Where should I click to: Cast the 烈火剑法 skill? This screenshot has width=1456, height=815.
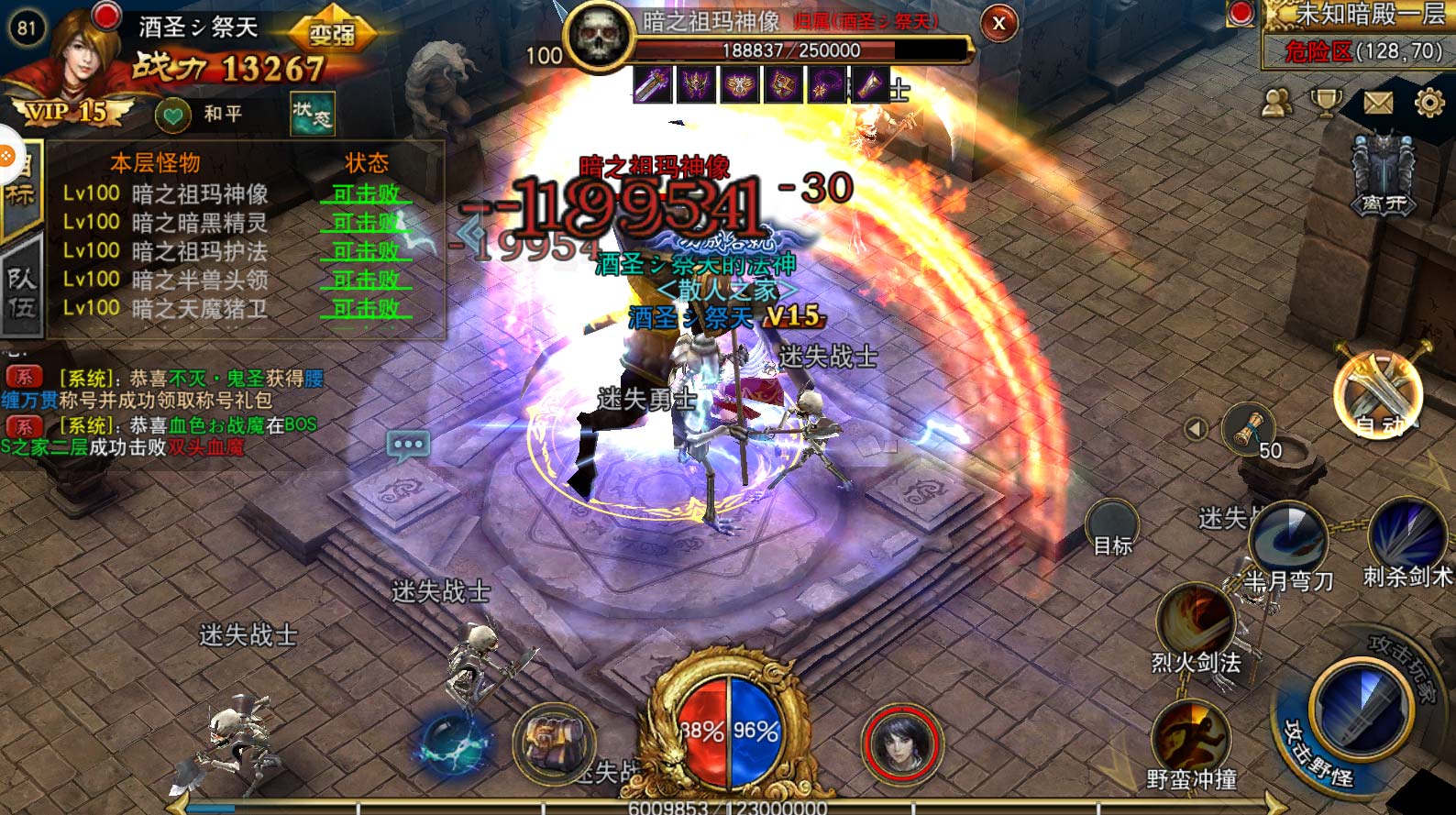click(1194, 623)
